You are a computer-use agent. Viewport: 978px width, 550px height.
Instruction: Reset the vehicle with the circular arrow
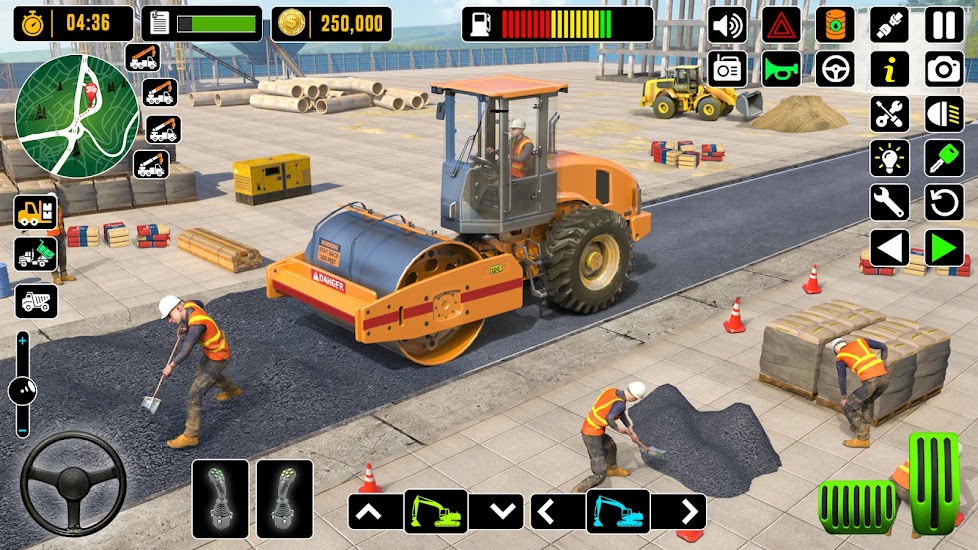(x=944, y=203)
